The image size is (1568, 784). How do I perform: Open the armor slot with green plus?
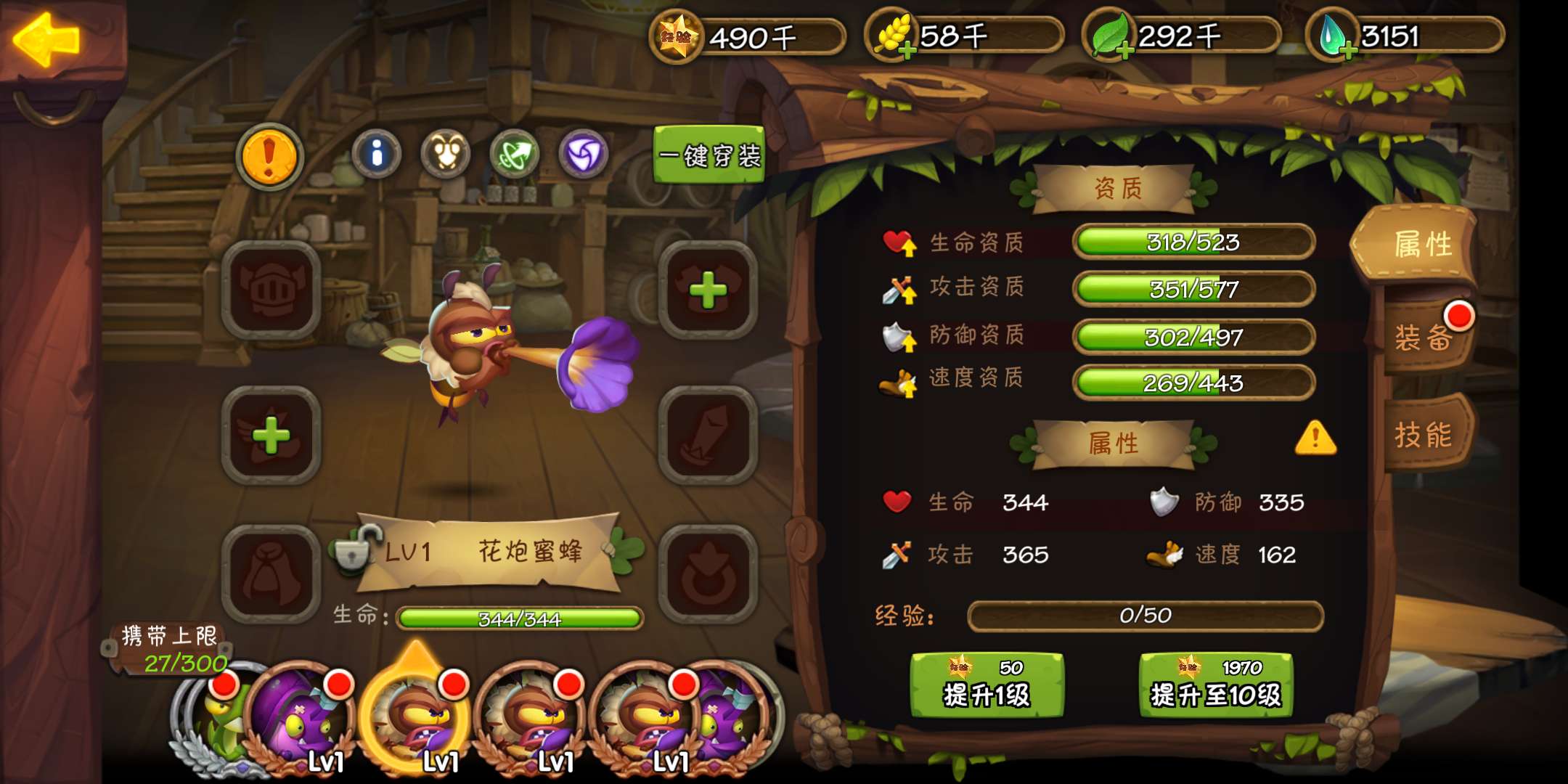(x=708, y=290)
